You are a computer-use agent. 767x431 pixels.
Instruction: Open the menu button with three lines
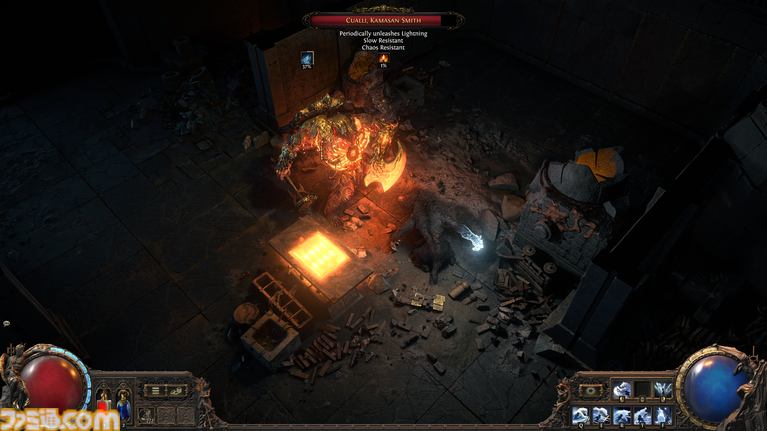153,390
